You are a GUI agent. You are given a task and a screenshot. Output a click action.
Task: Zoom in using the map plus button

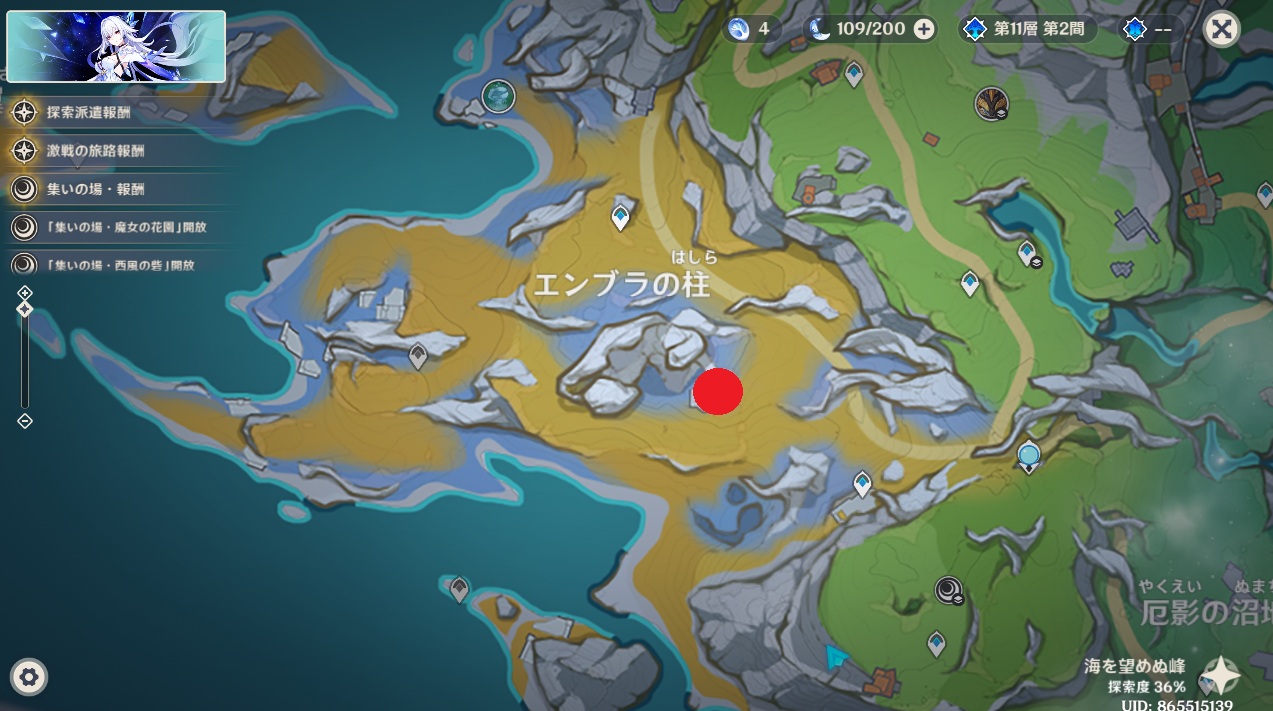tap(25, 292)
